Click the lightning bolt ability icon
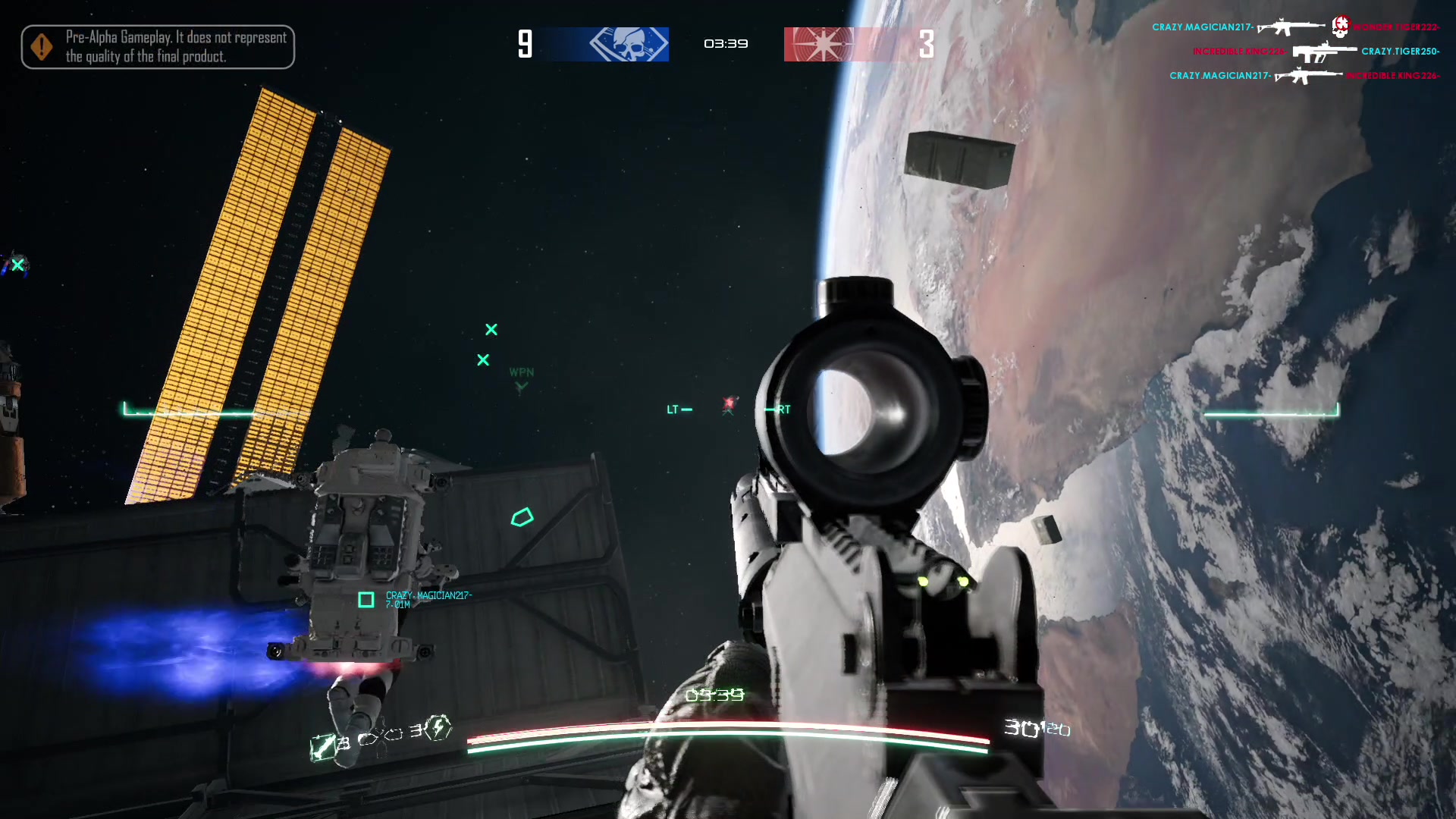1456x819 pixels. tap(438, 728)
